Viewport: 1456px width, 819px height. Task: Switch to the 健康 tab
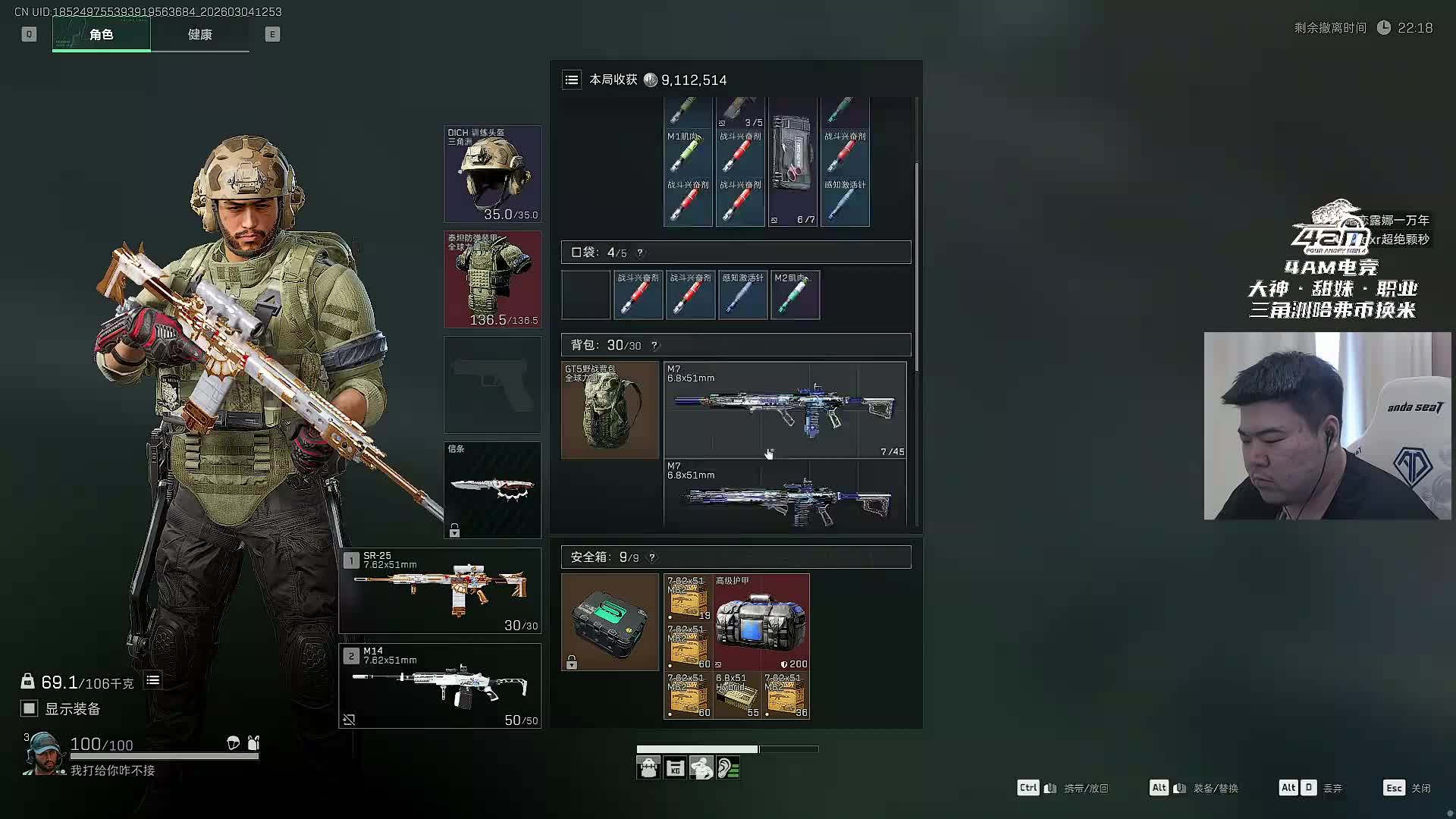tap(199, 35)
